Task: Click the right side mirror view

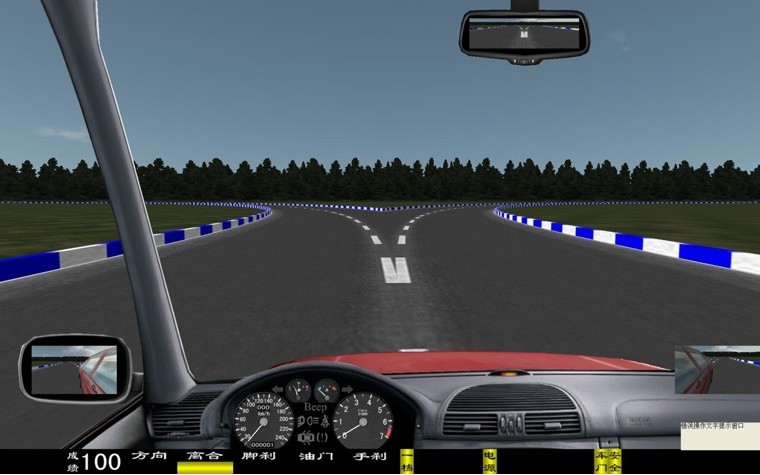Action: [x=716, y=370]
